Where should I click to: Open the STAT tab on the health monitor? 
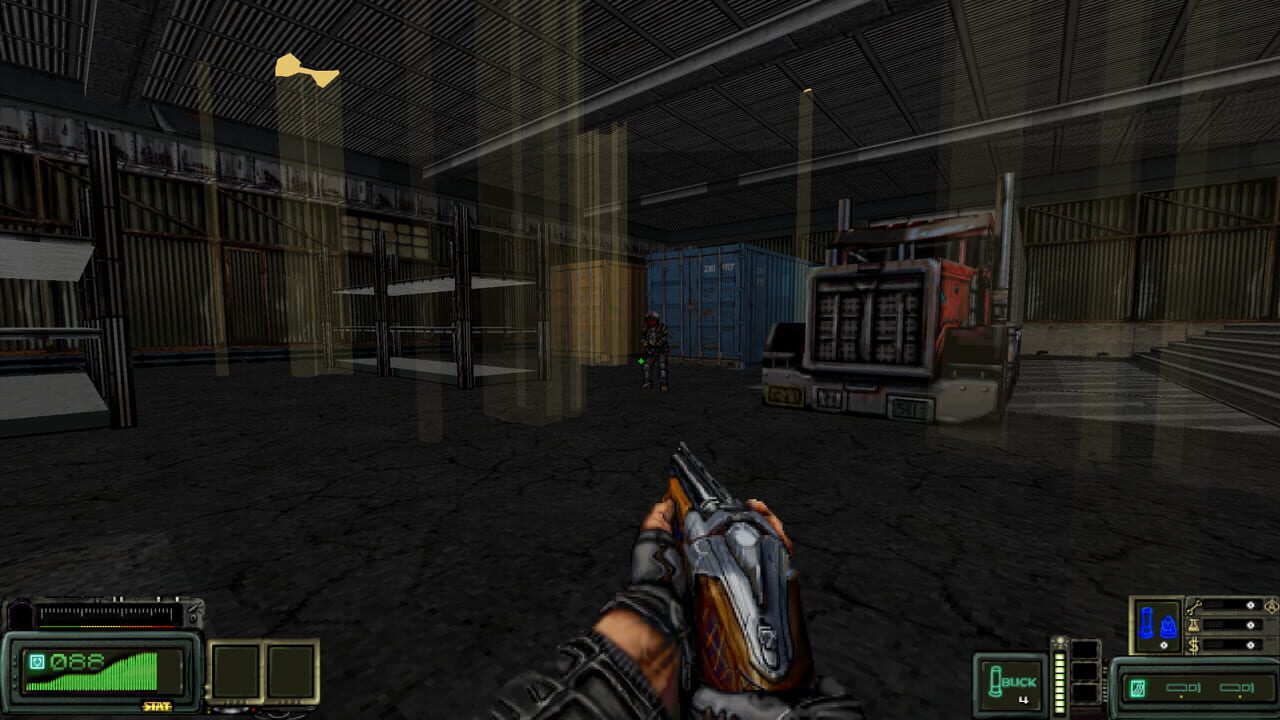[x=156, y=706]
